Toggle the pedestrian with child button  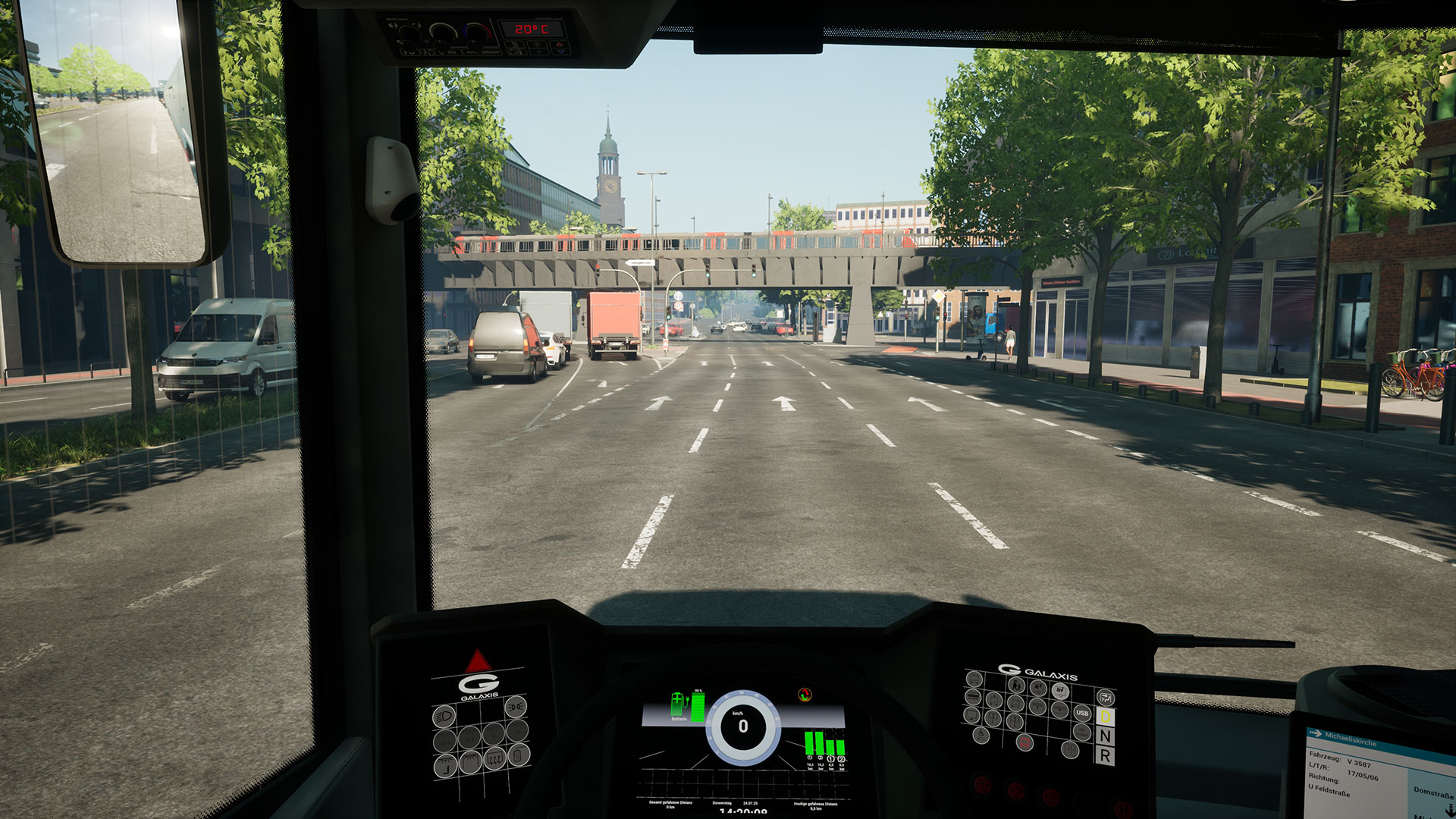pyautogui.click(x=1016, y=686)
